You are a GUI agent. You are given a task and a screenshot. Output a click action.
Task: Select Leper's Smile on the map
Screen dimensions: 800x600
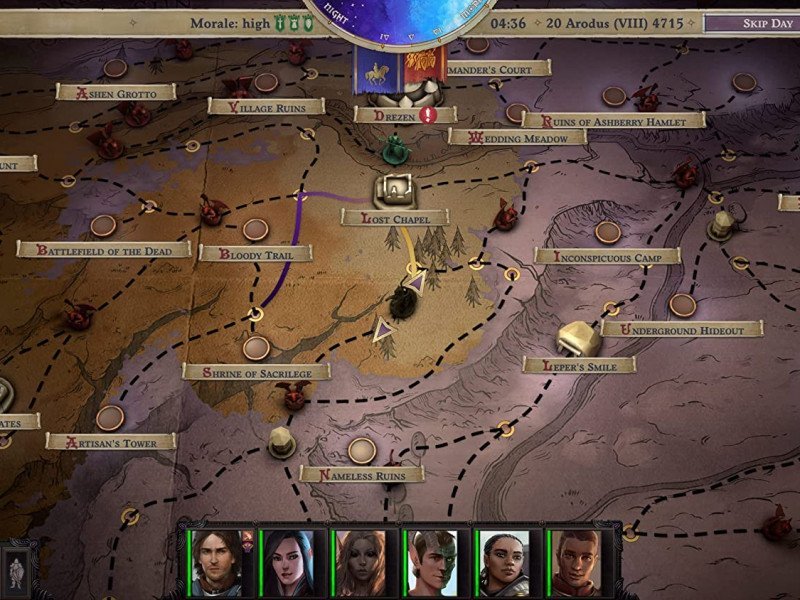(x=579, y=366)
